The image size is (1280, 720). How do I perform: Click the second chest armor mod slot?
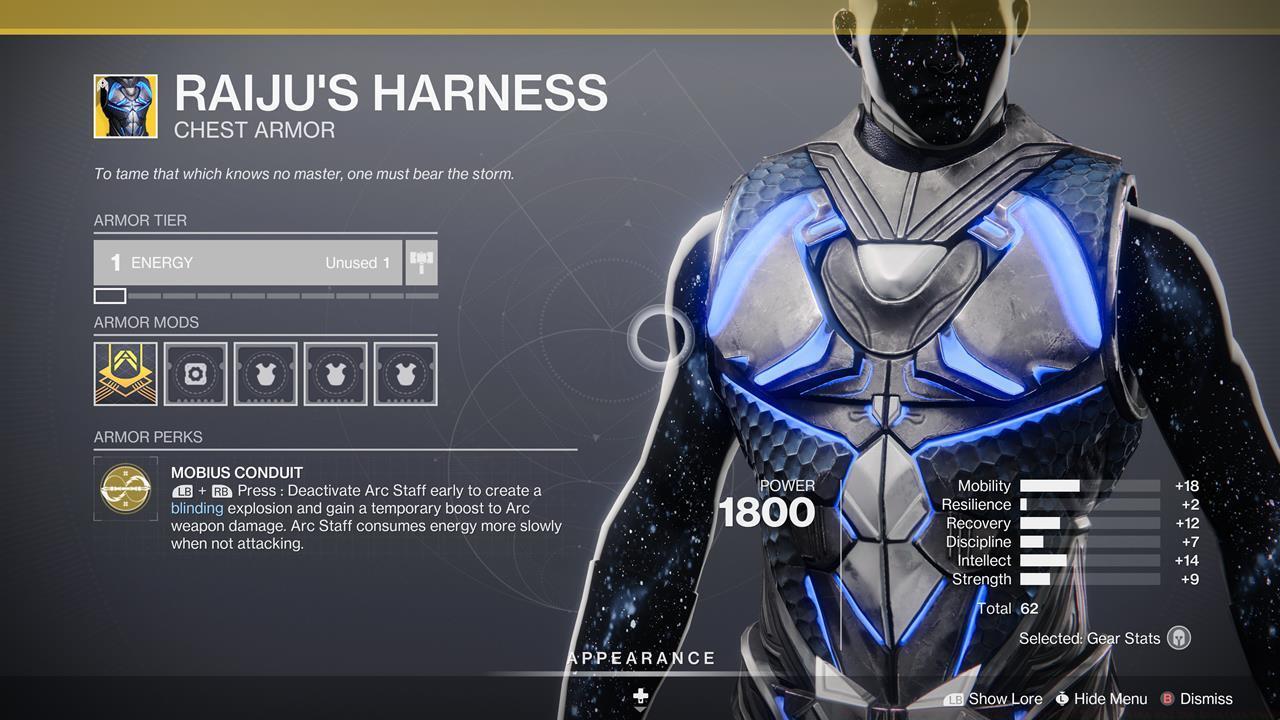[x=336, y=373]
